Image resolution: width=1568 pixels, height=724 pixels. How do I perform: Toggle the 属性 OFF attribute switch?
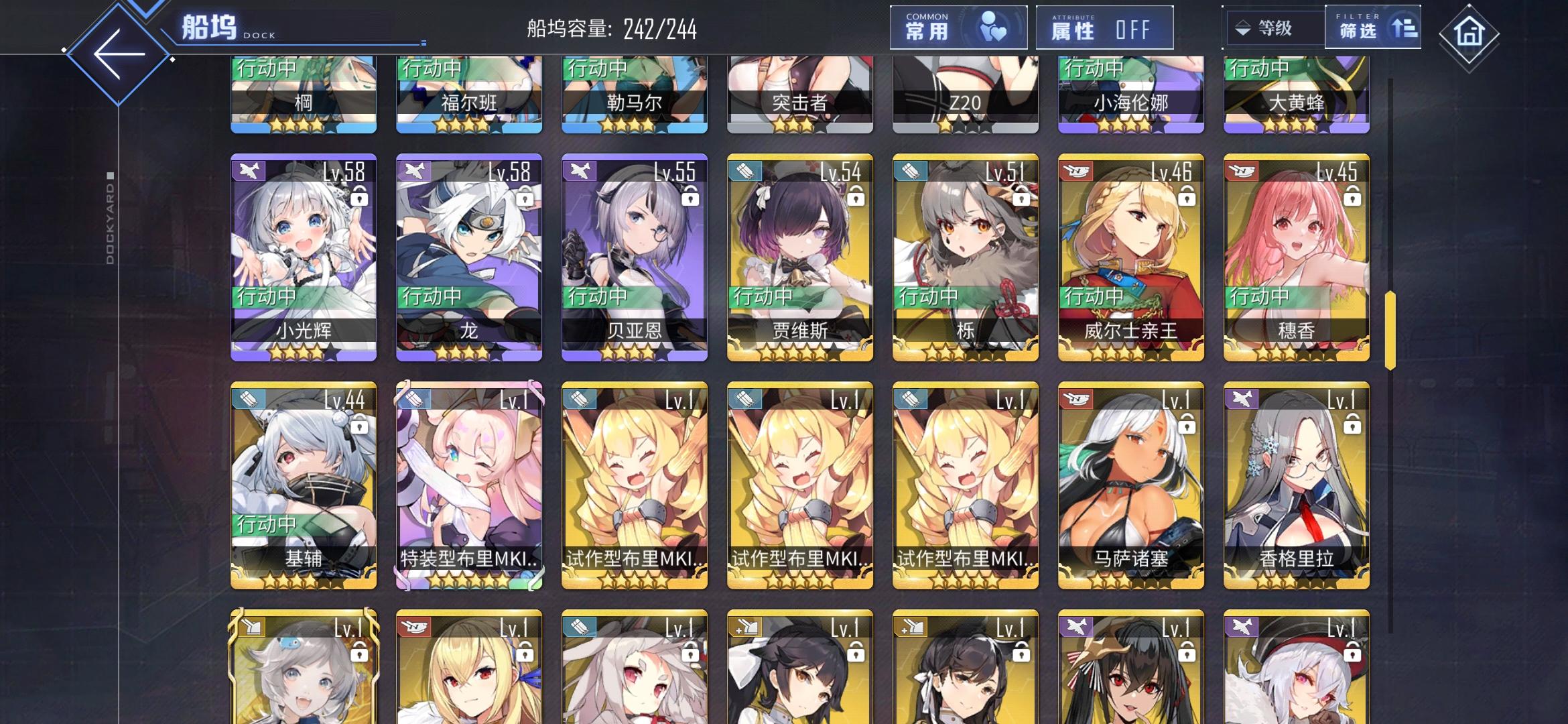click(1103, 27)
